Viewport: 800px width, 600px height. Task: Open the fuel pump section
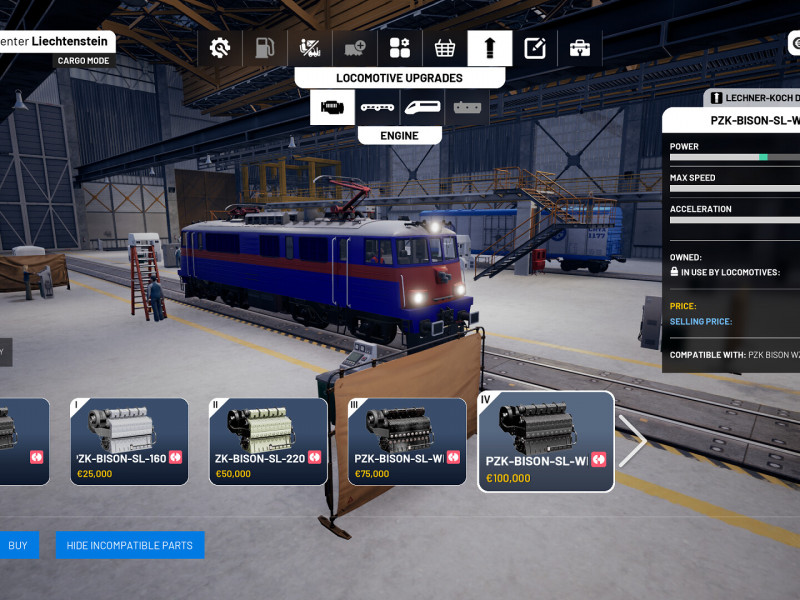click(x=265, y=48)
